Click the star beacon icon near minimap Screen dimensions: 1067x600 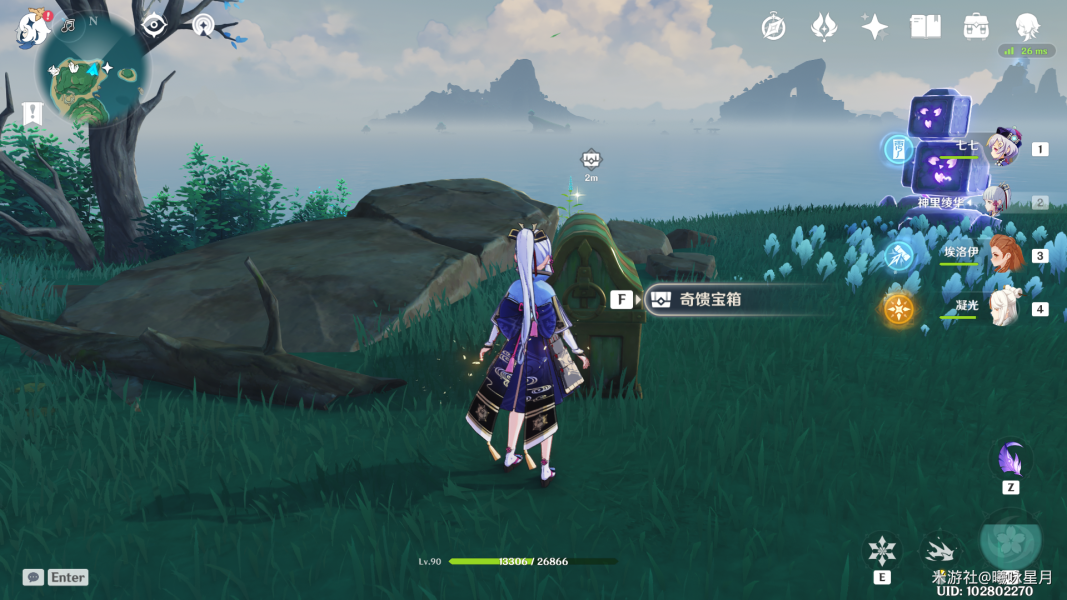coord(203,26)
